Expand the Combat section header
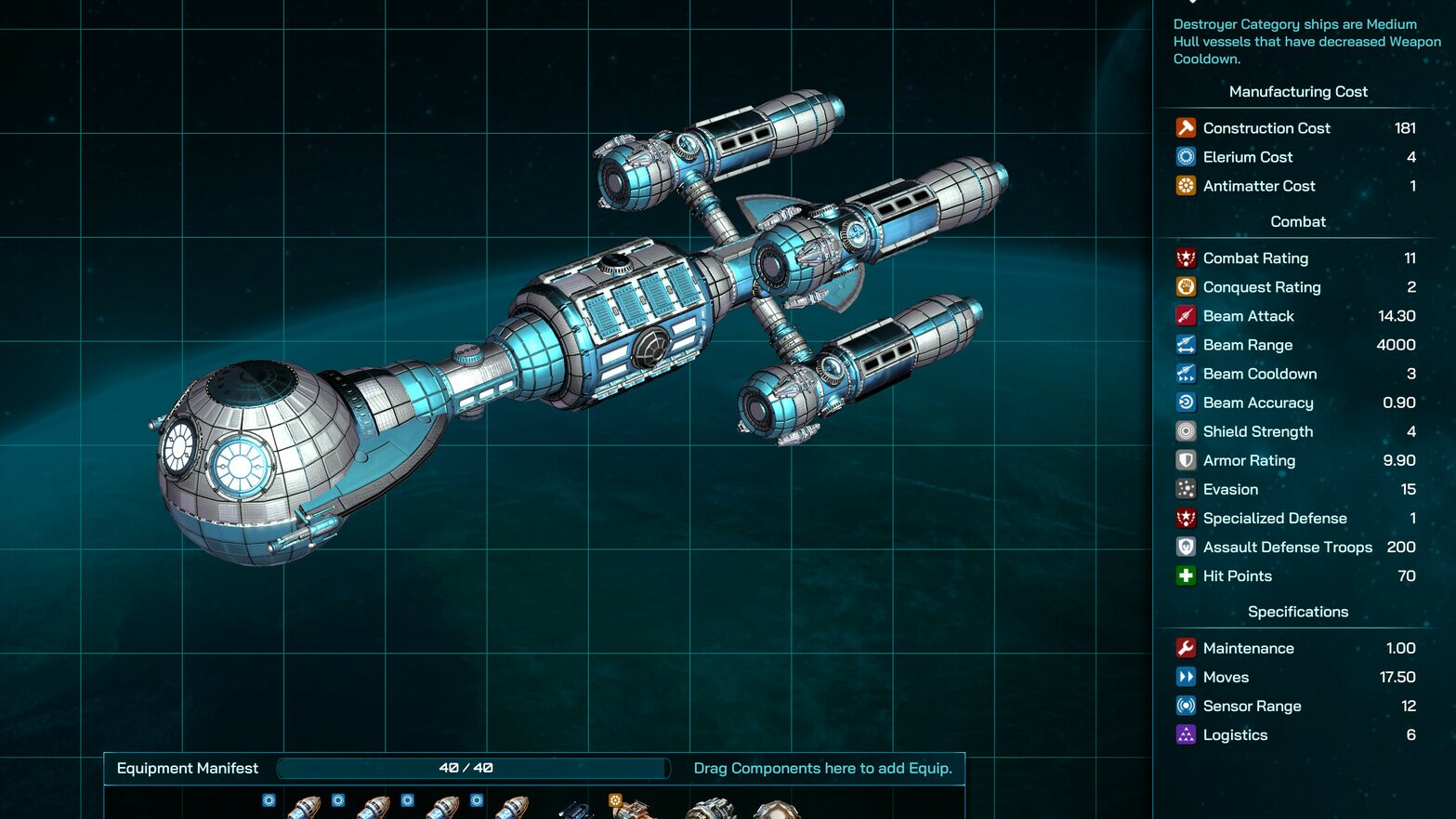The image size is (1456, 819). point(1297,221)
